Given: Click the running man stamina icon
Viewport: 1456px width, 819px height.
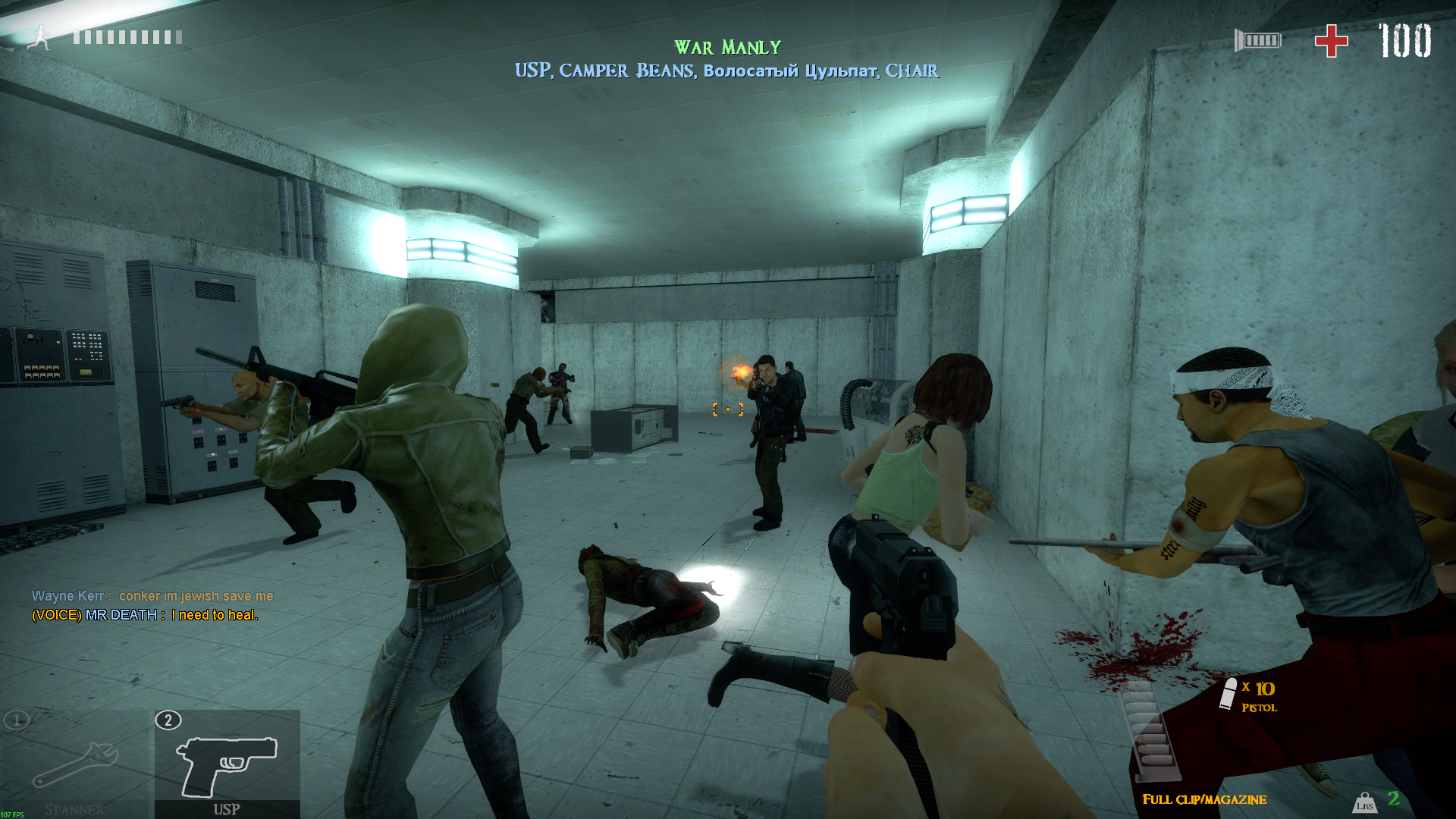Looking at the screenshot, I should click(x=39, y=37).
